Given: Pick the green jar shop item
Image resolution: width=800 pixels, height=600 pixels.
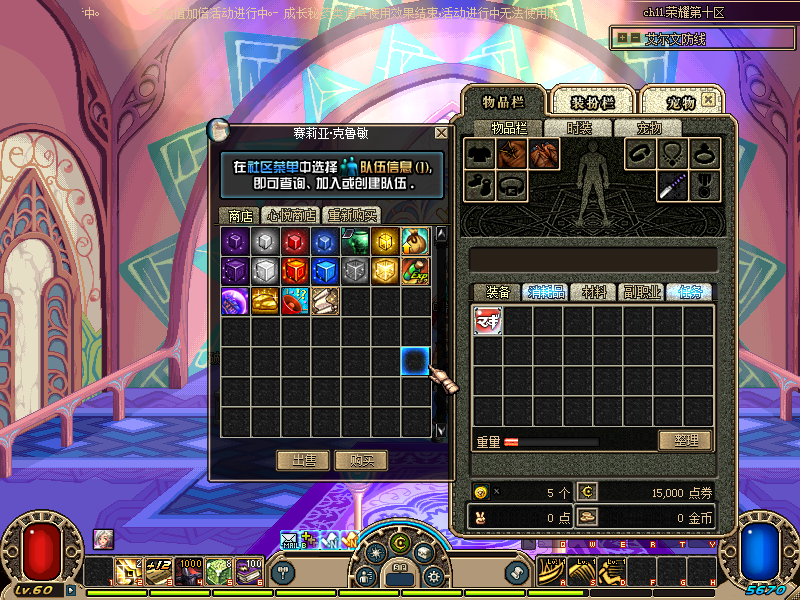Looking at the screenshot, I should (x=355, y=241).
